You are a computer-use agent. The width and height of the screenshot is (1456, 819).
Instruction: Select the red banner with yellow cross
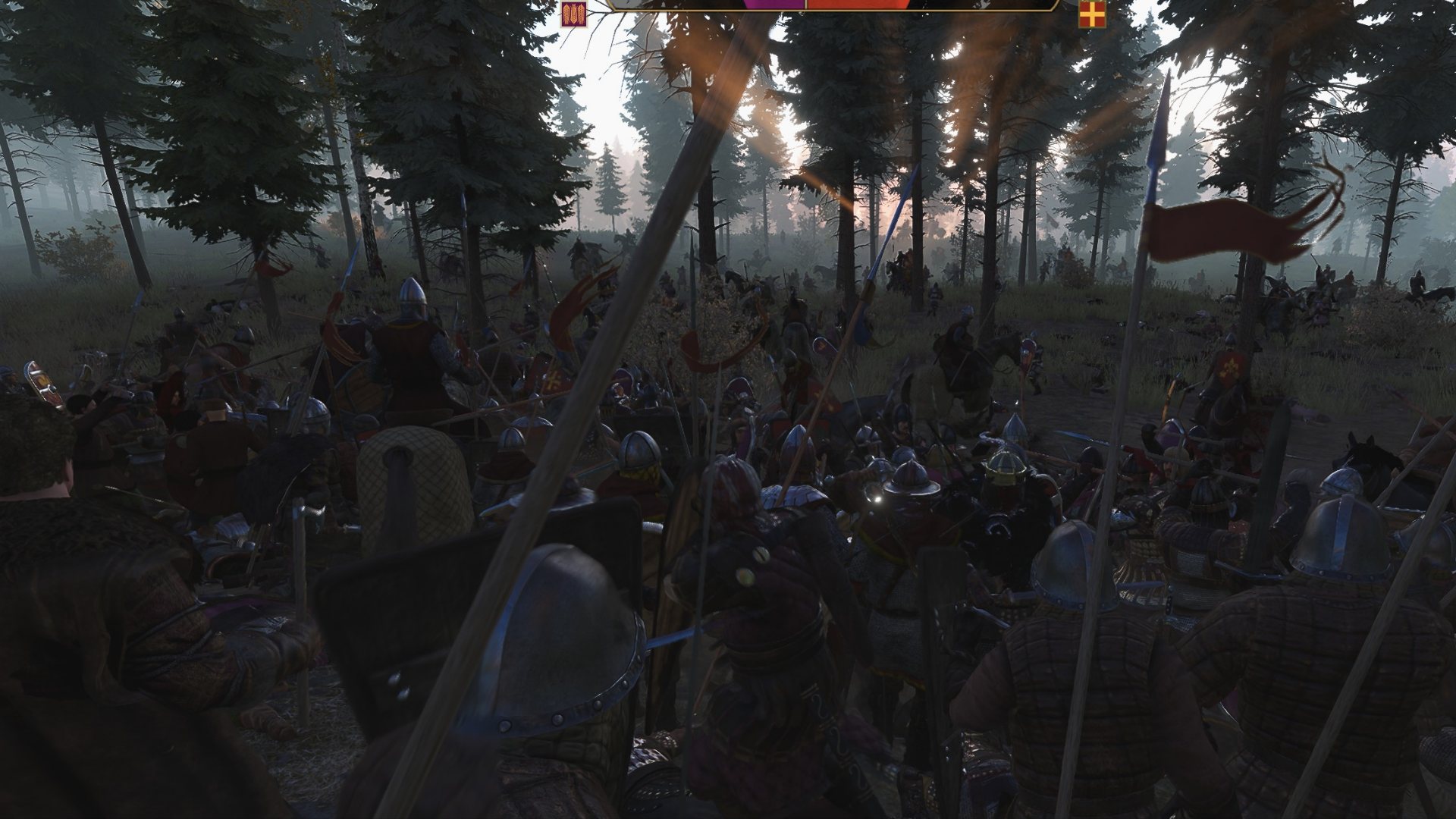point(1092,14)
